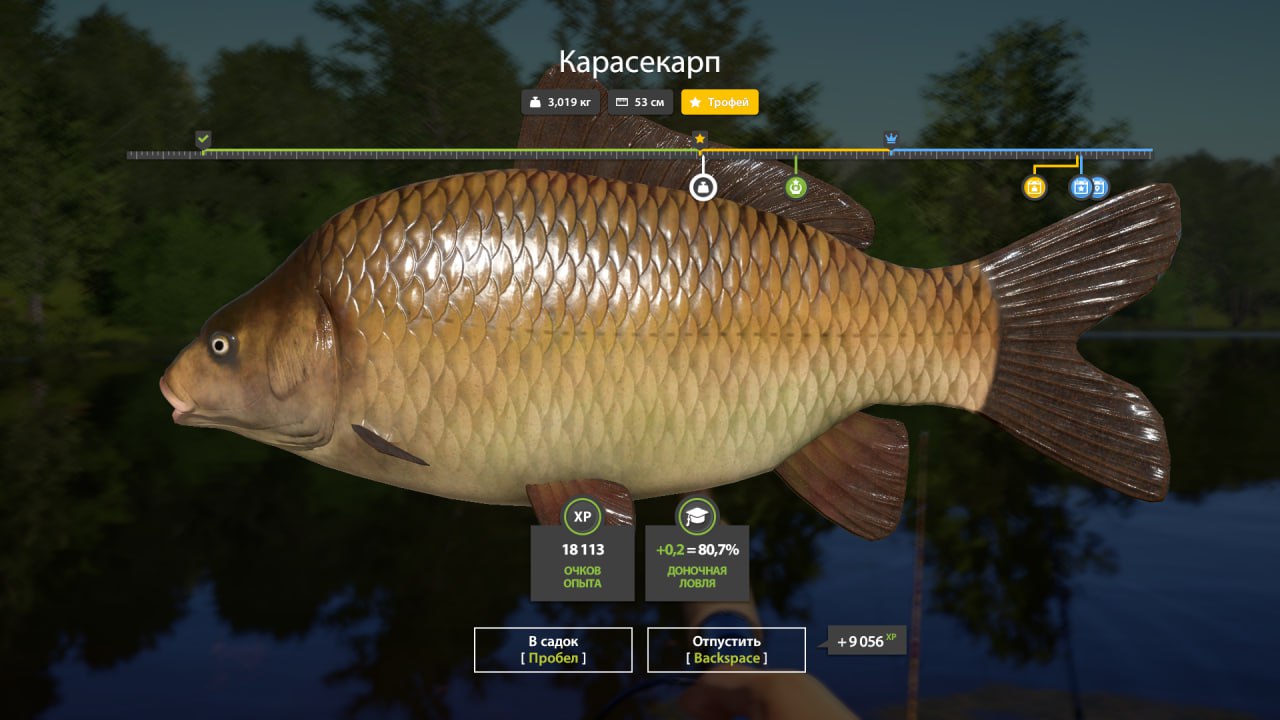Click the yellow record marker below the scale
This screenshot has width=1280, height=720.
click(x=1034, y=187)
